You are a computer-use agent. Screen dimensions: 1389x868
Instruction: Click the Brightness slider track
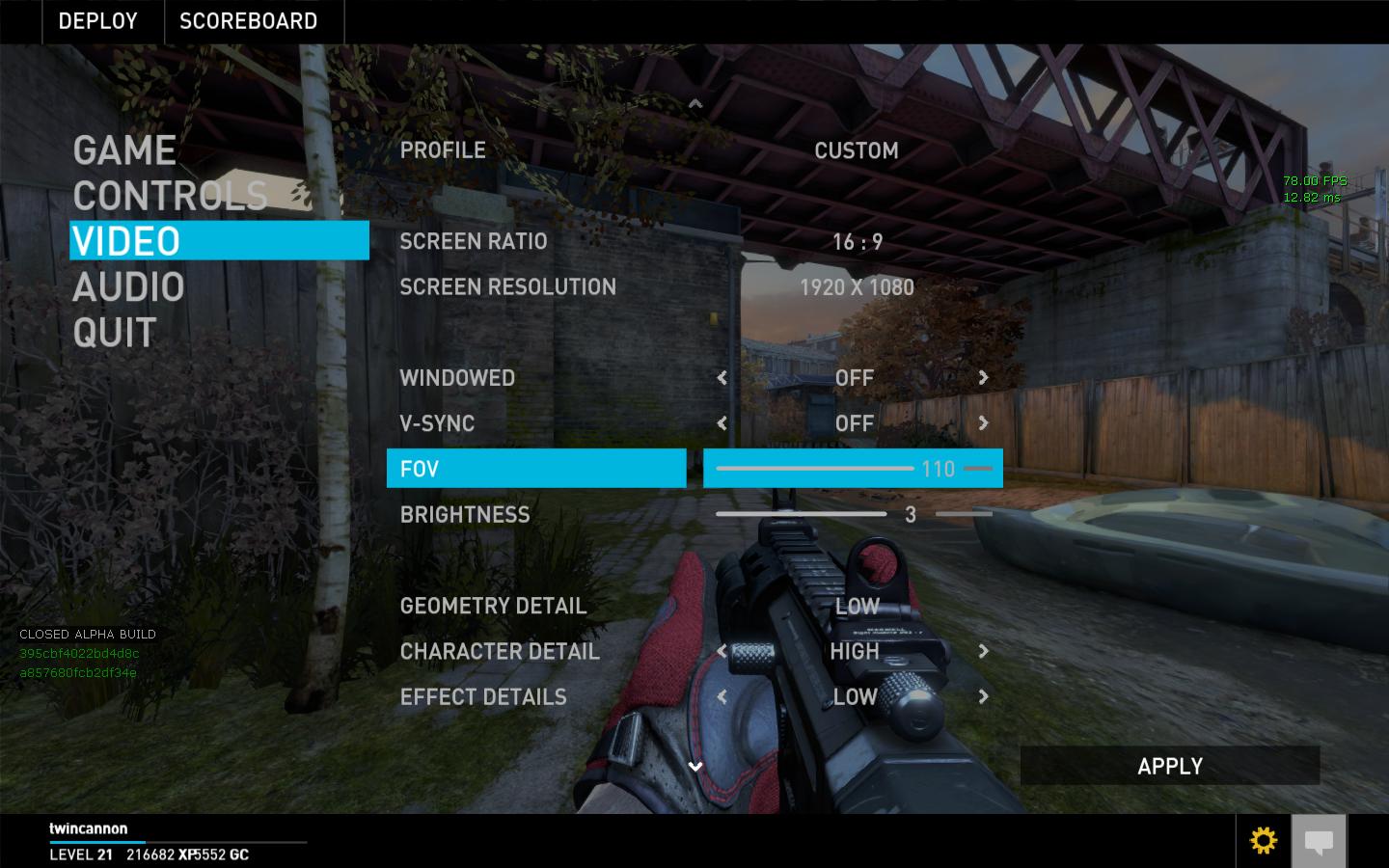tap(802, 514)
